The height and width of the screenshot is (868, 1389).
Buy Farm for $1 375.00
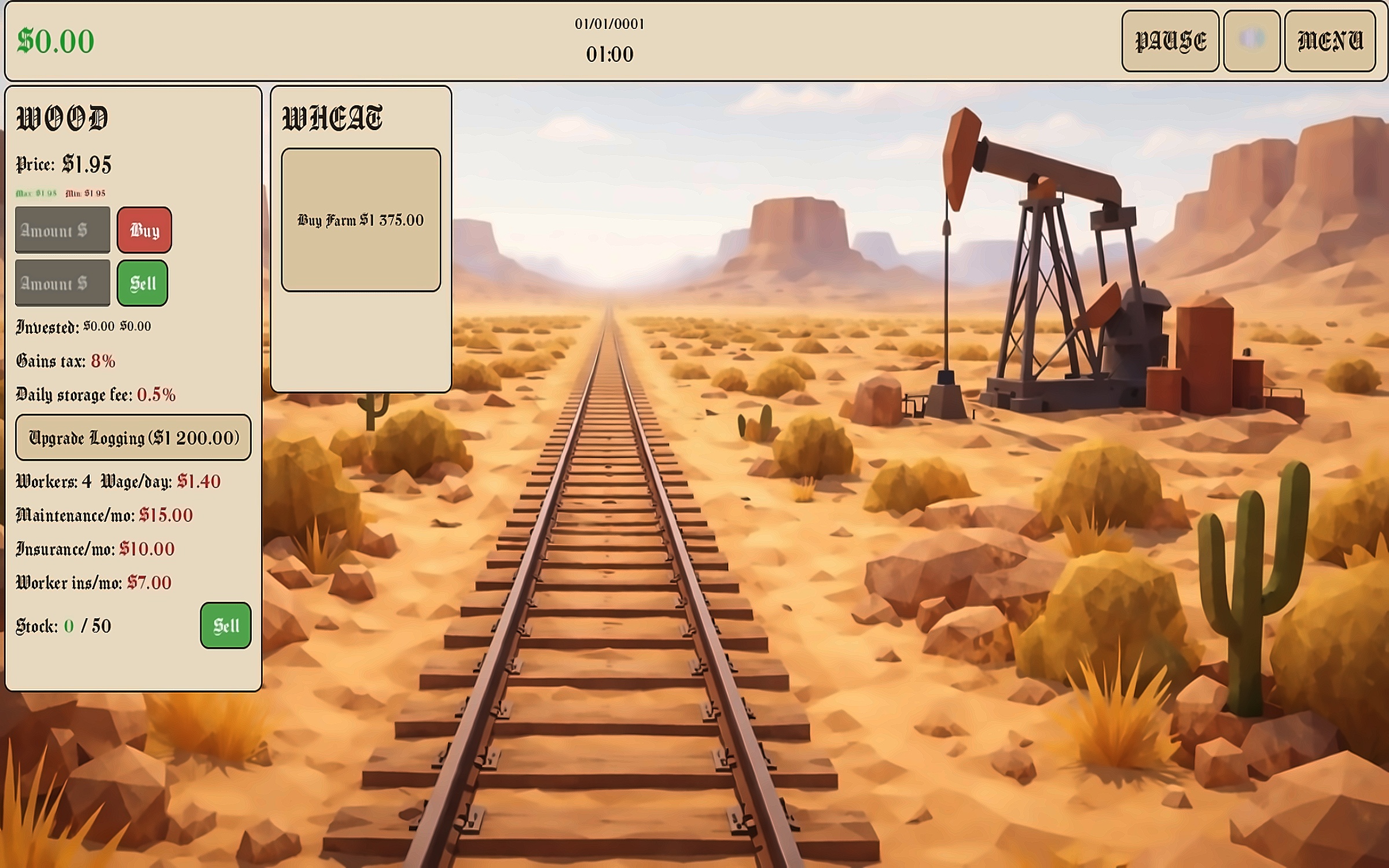[361, 220]
